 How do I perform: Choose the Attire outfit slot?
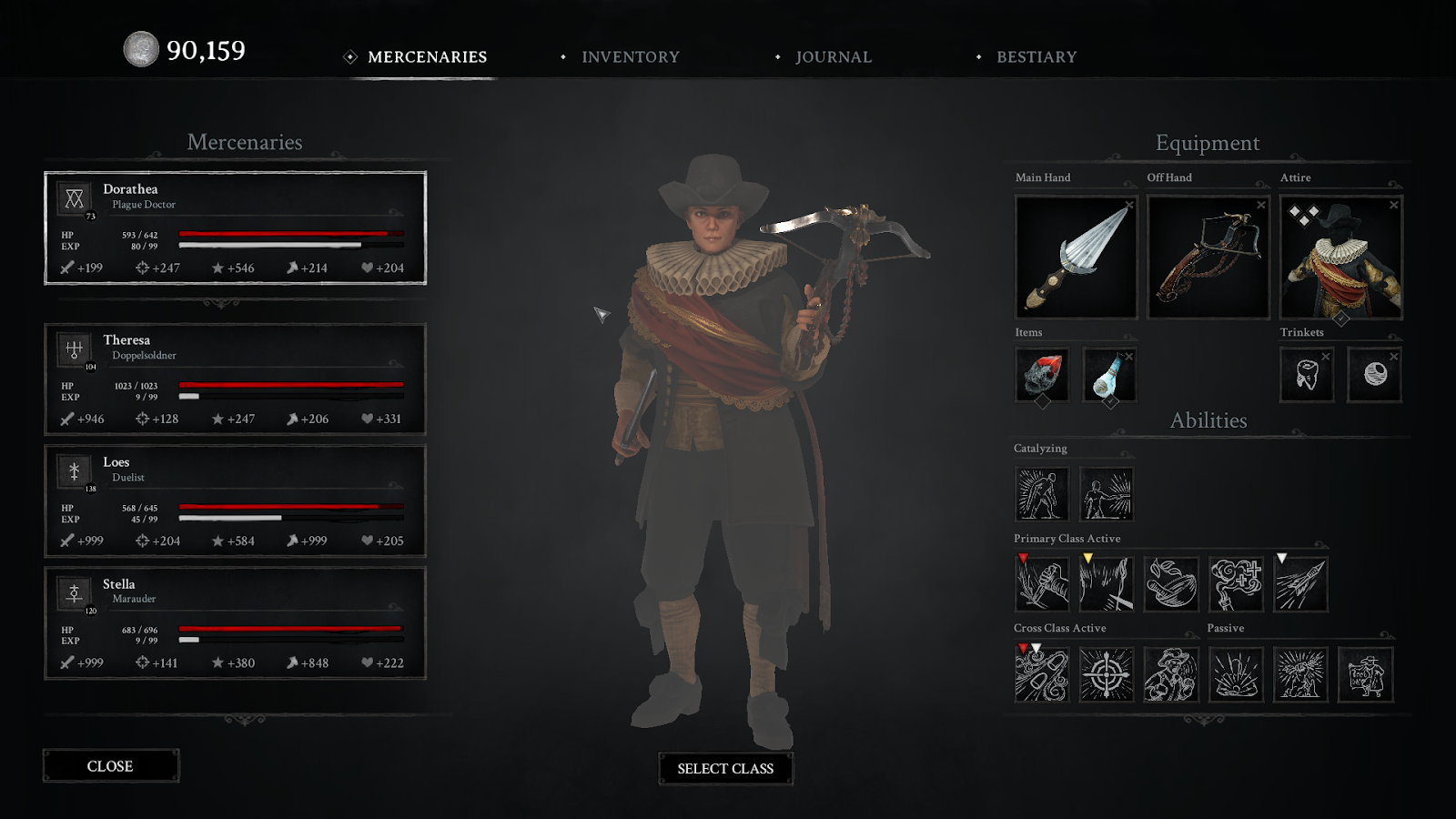[x=1340, y=258]
